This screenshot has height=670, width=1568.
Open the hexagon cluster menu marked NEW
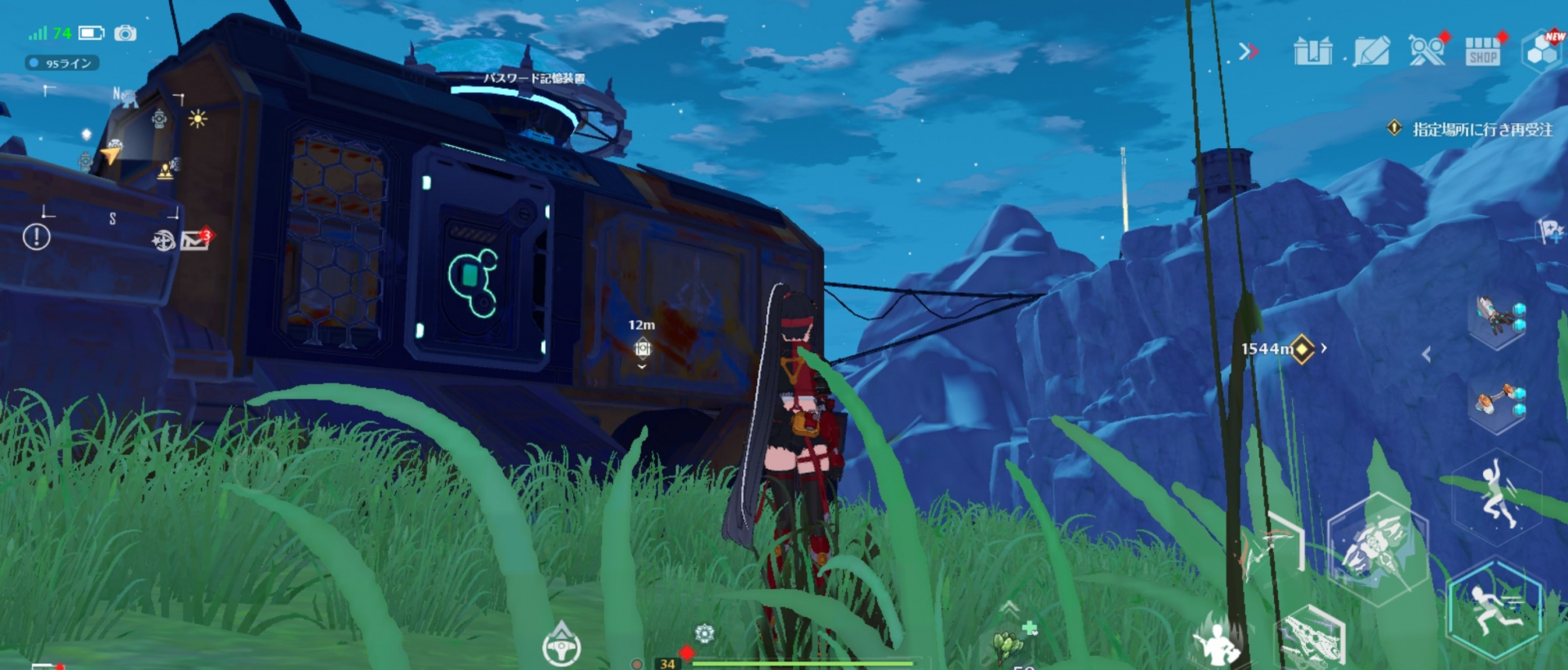1543,51
